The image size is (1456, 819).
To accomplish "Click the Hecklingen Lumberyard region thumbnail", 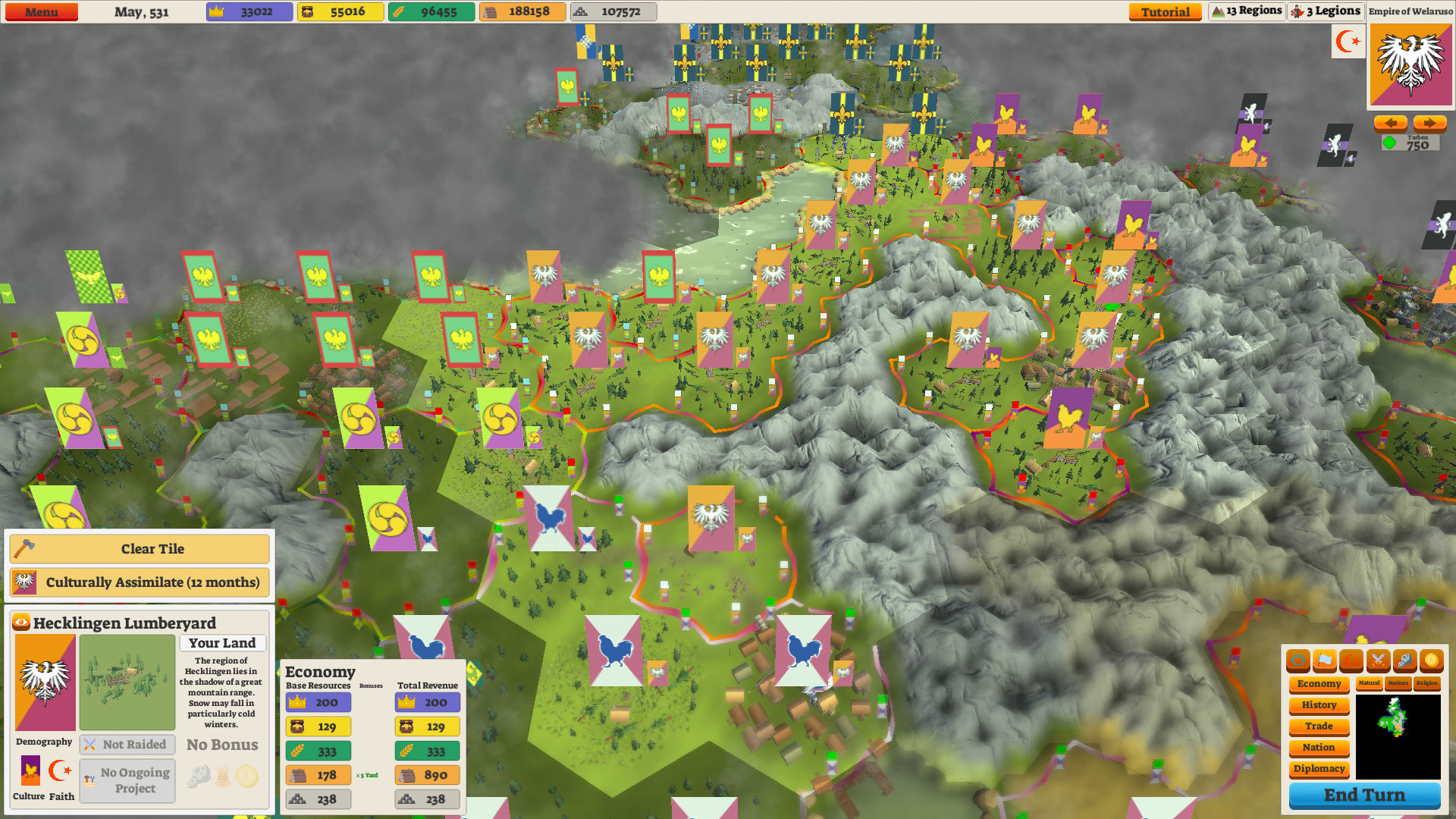I will tap(127, 682).
